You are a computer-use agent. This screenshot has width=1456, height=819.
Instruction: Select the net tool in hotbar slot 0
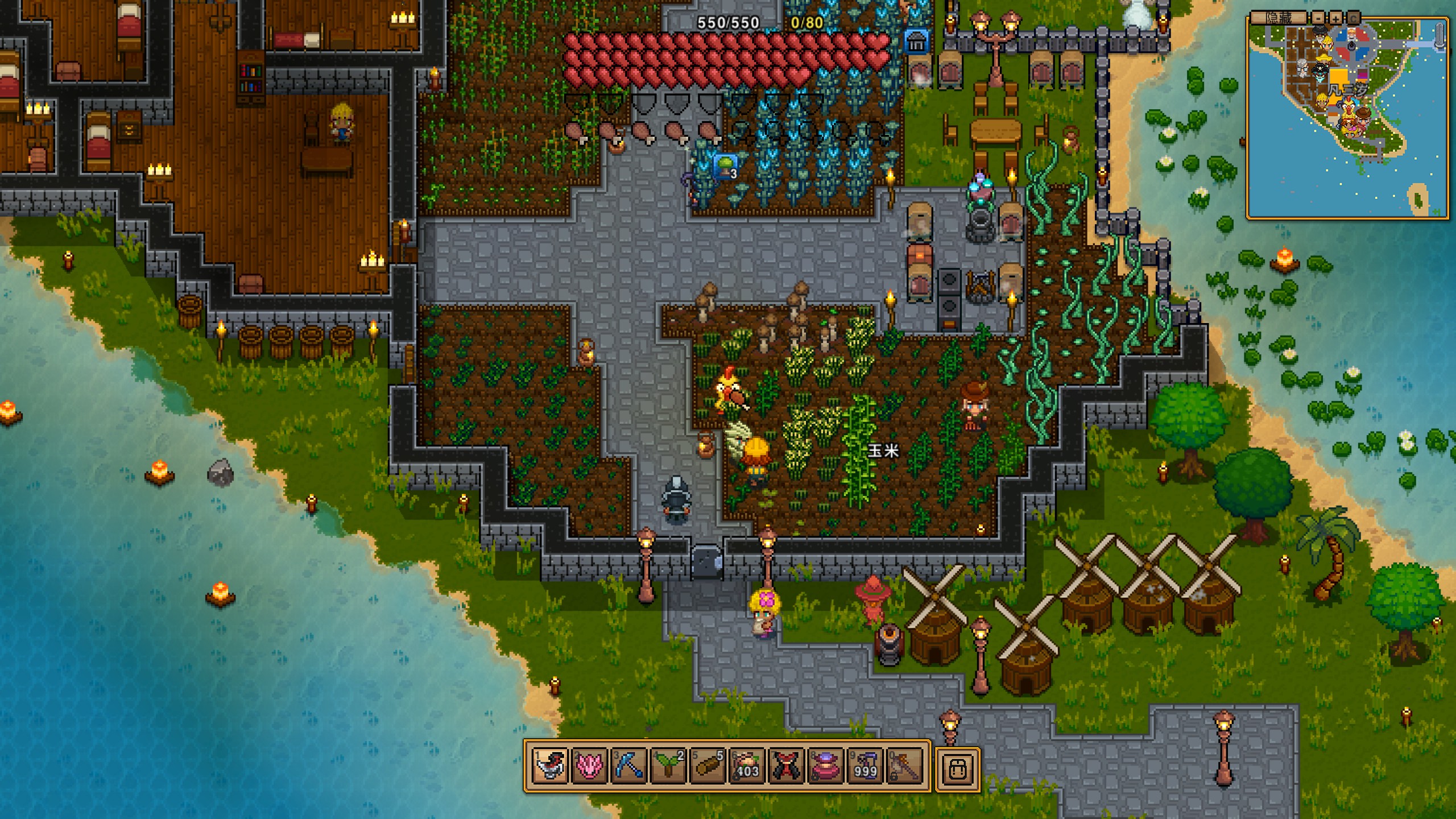coord(904,766)
